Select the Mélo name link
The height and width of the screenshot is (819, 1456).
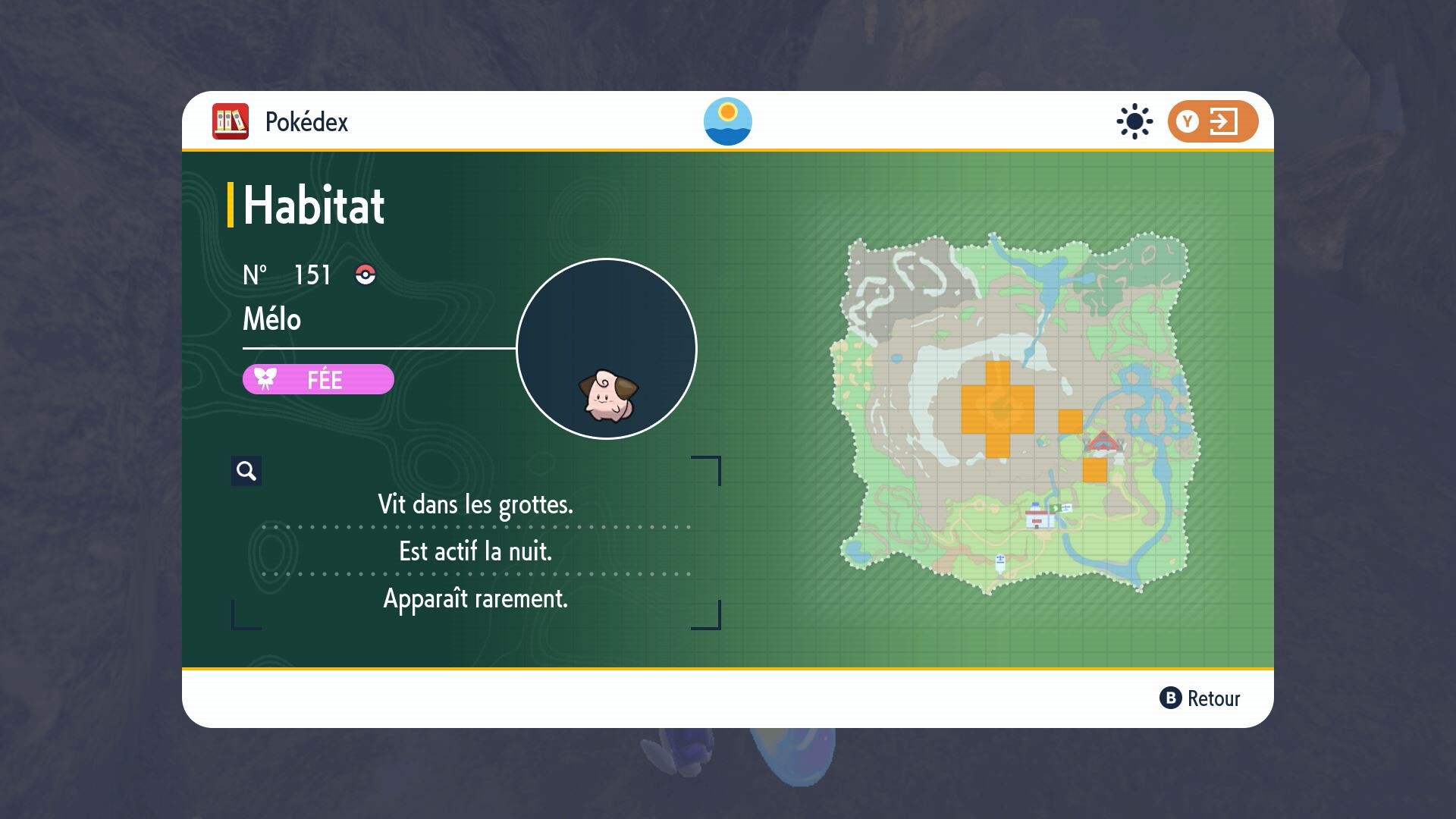coord(271,319)
